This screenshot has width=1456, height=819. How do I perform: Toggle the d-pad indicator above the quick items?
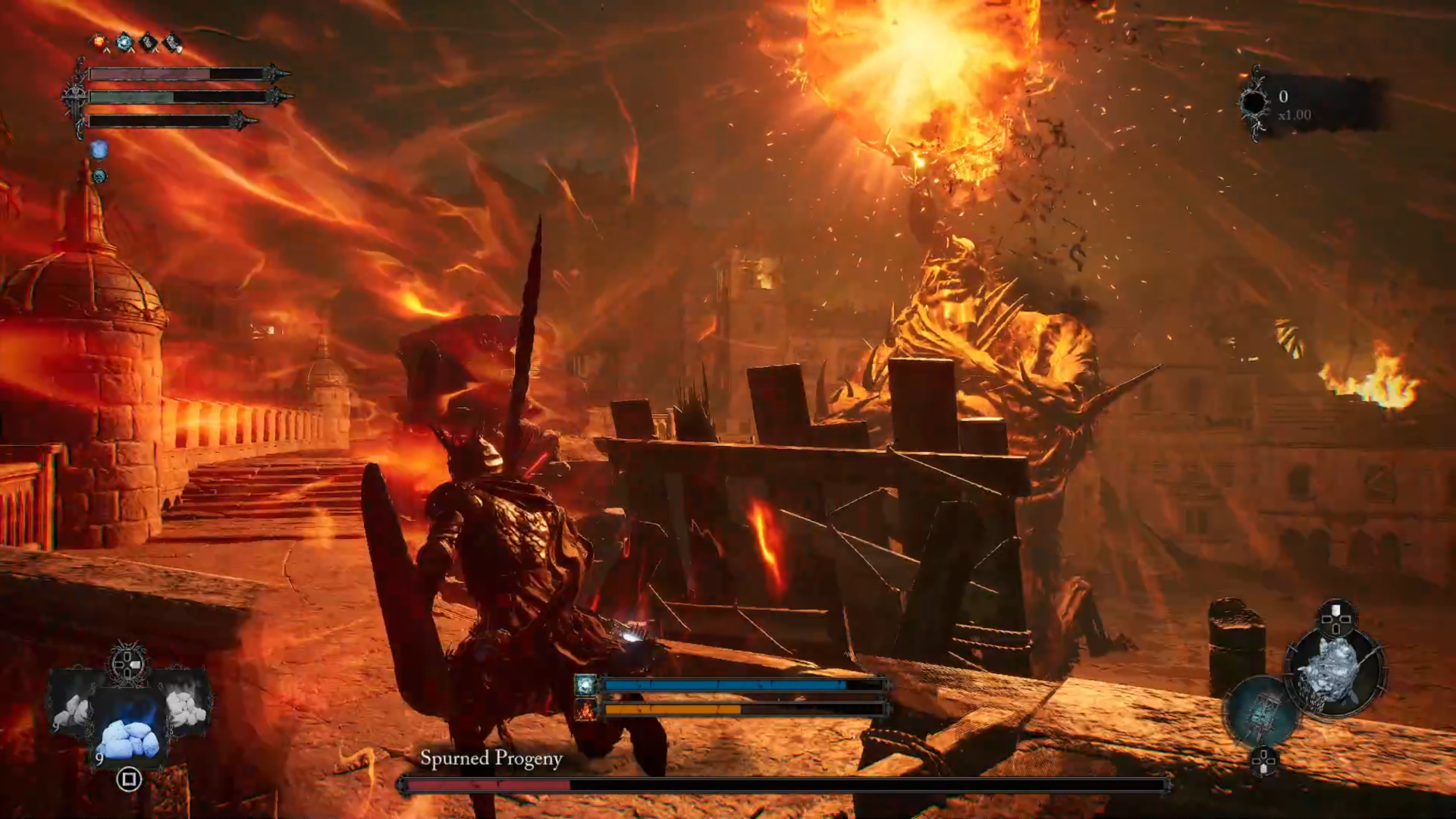127,663
